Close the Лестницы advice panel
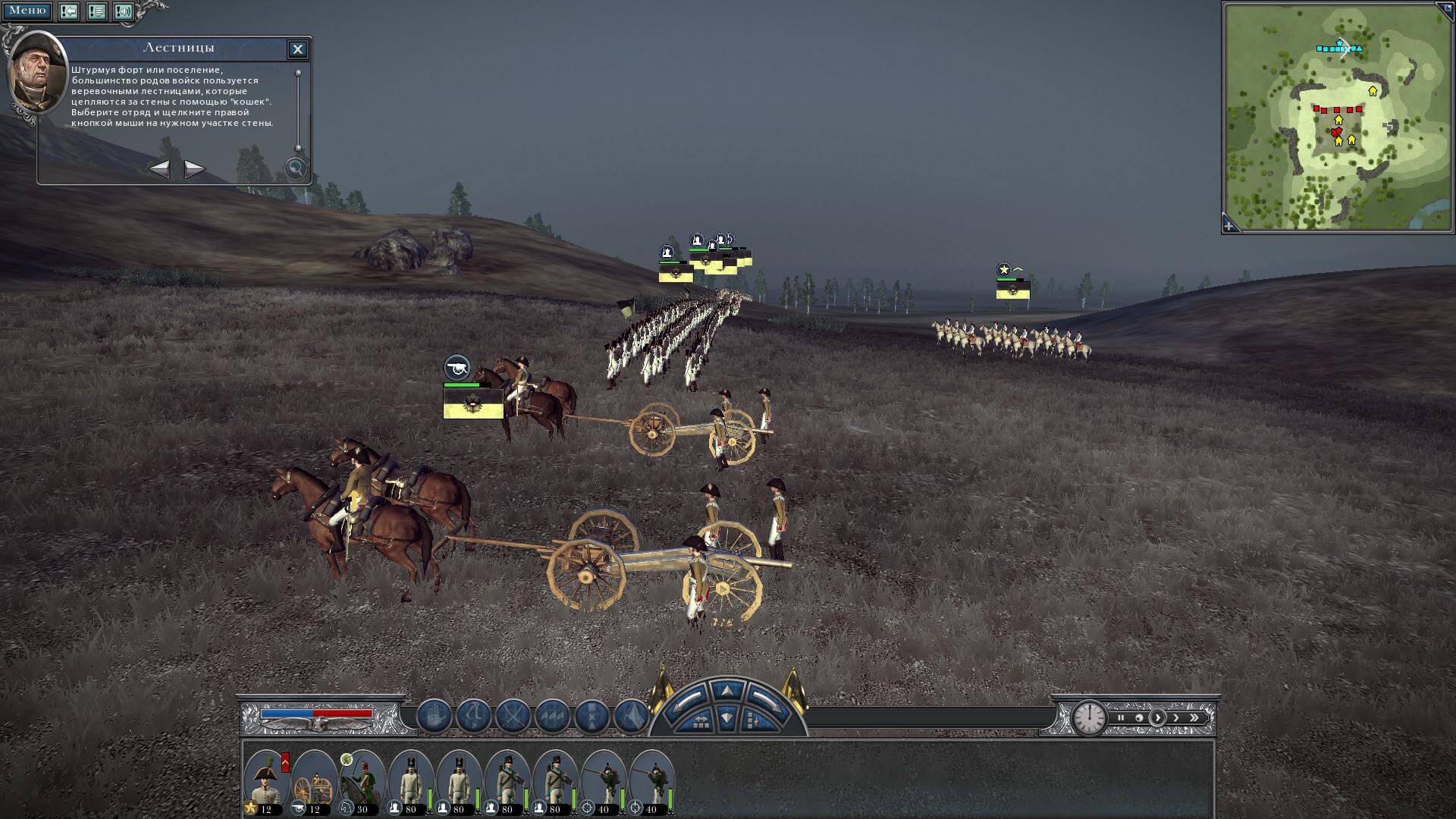The width and height of the screenshot is (1456, 819). point(297,49)
